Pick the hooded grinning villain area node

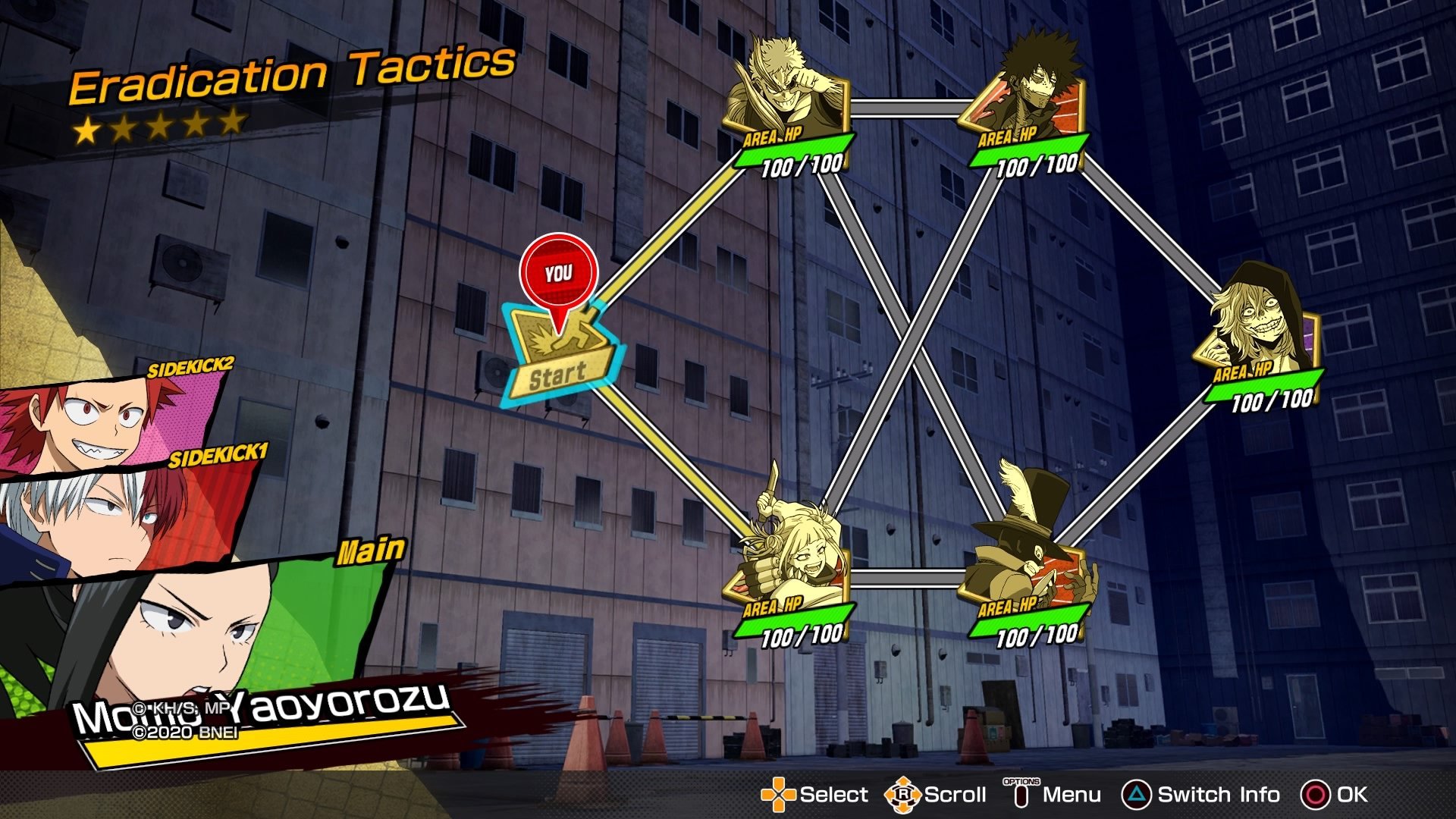(x=1259, y=330)
